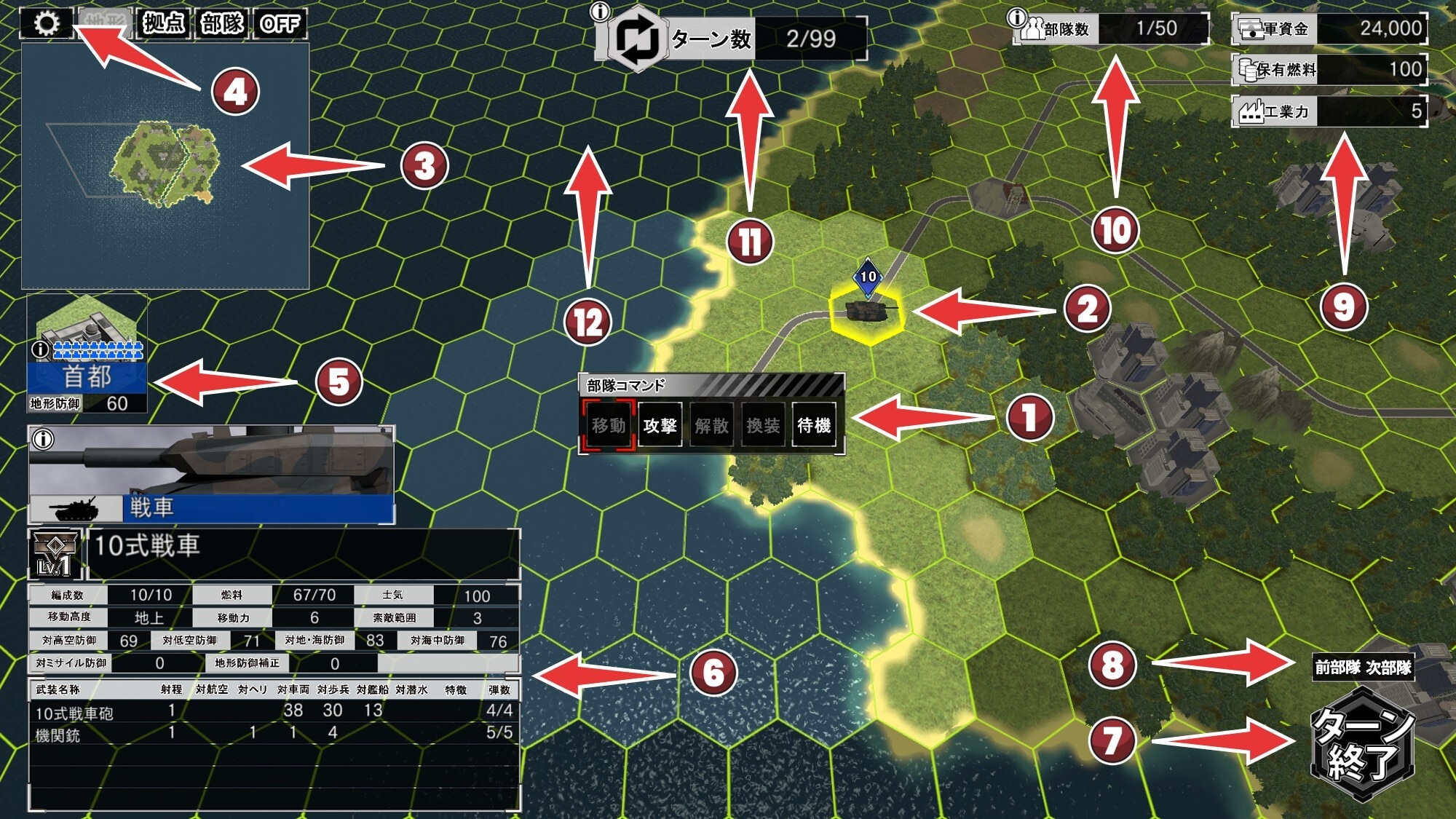Select the 換装 (re-equip) unit command
The image size is (1456, 819).
point(763,426)
